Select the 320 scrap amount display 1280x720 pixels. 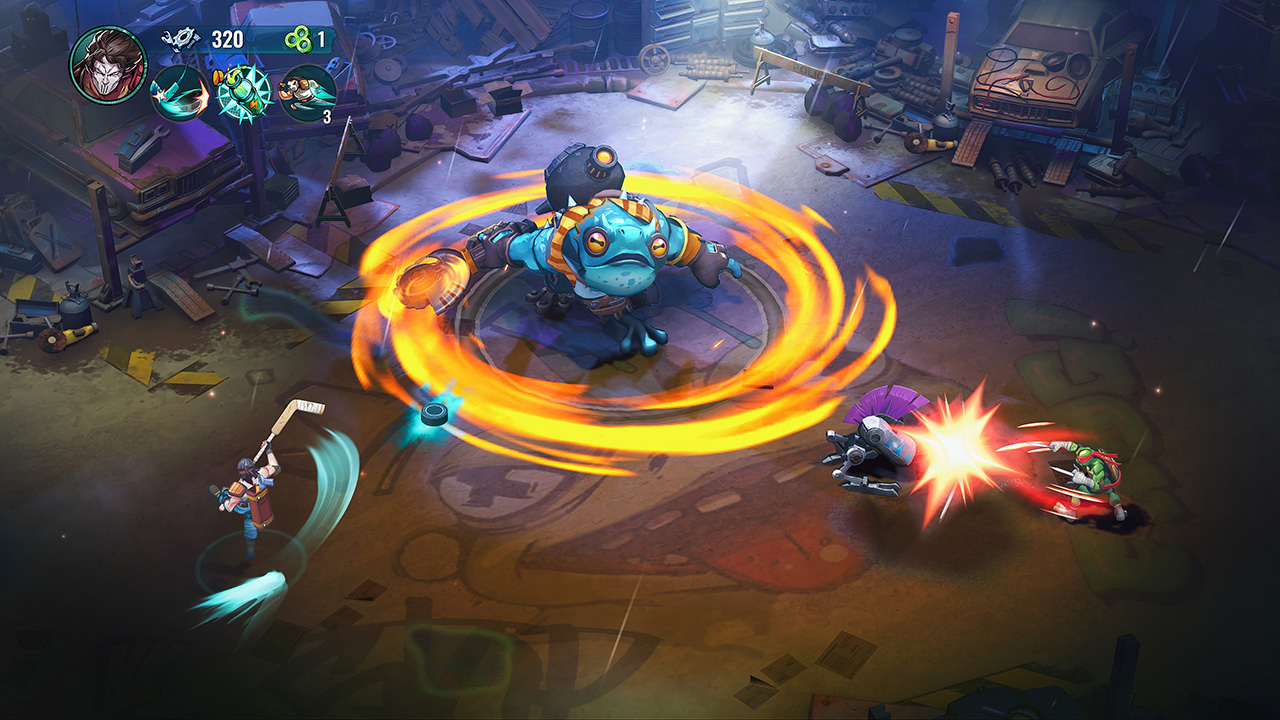pyautogui.click(x=227, y=38)
